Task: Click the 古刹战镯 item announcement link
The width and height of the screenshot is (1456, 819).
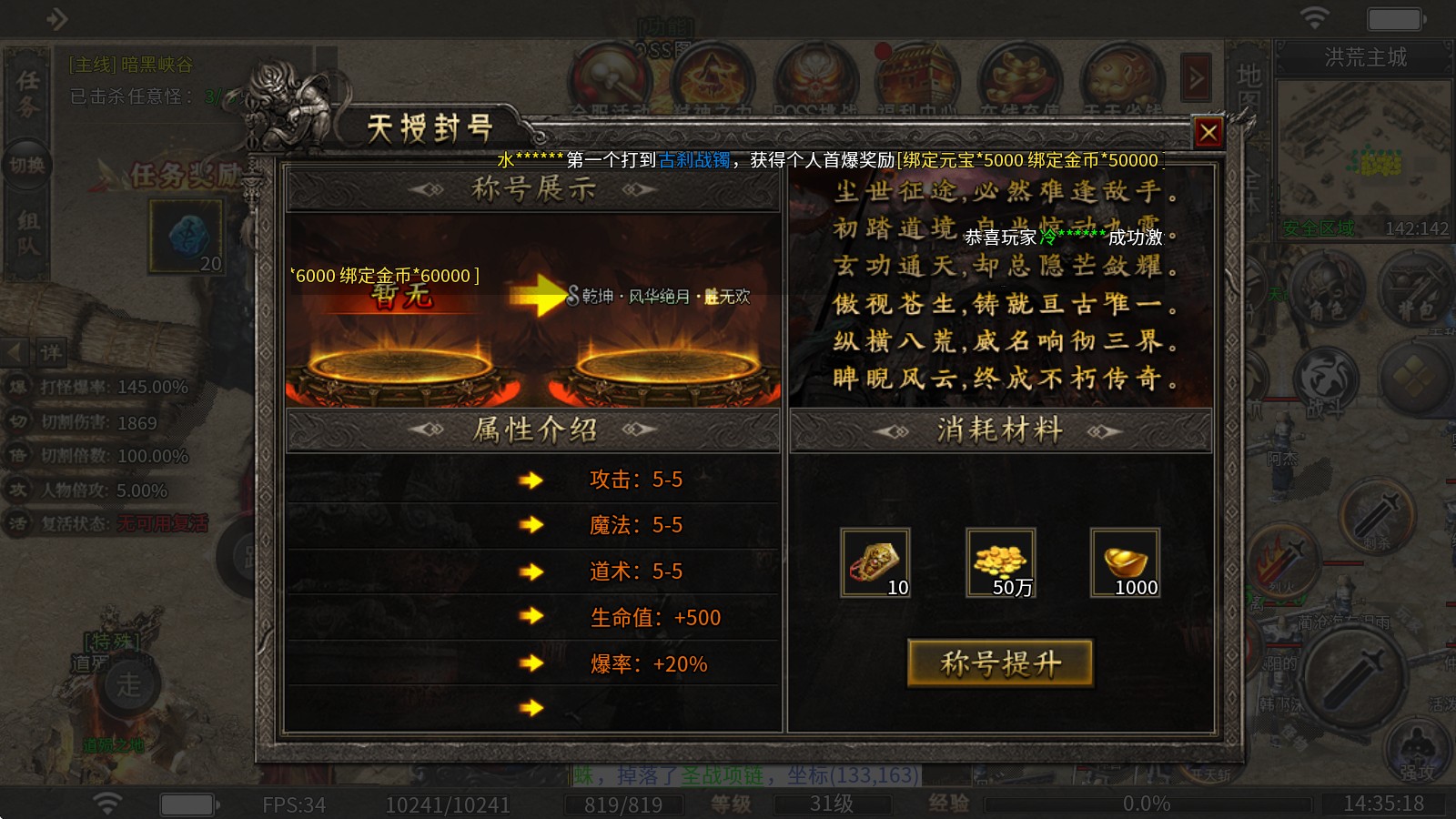Action: pyautogui.click(x=695, y=161)
